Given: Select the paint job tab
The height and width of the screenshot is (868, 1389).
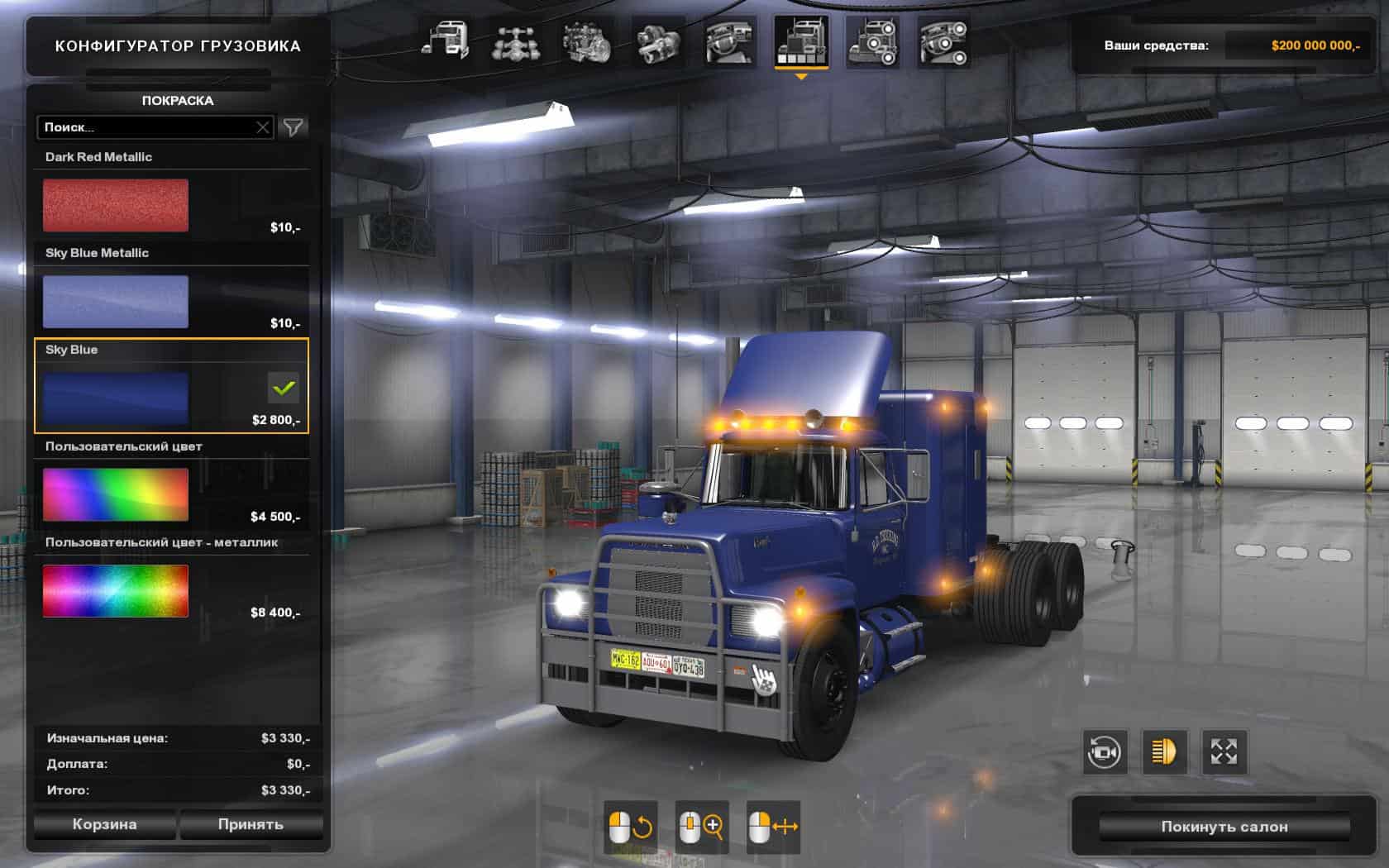Looking at the screenshot, I should click(x=801, y=41).
